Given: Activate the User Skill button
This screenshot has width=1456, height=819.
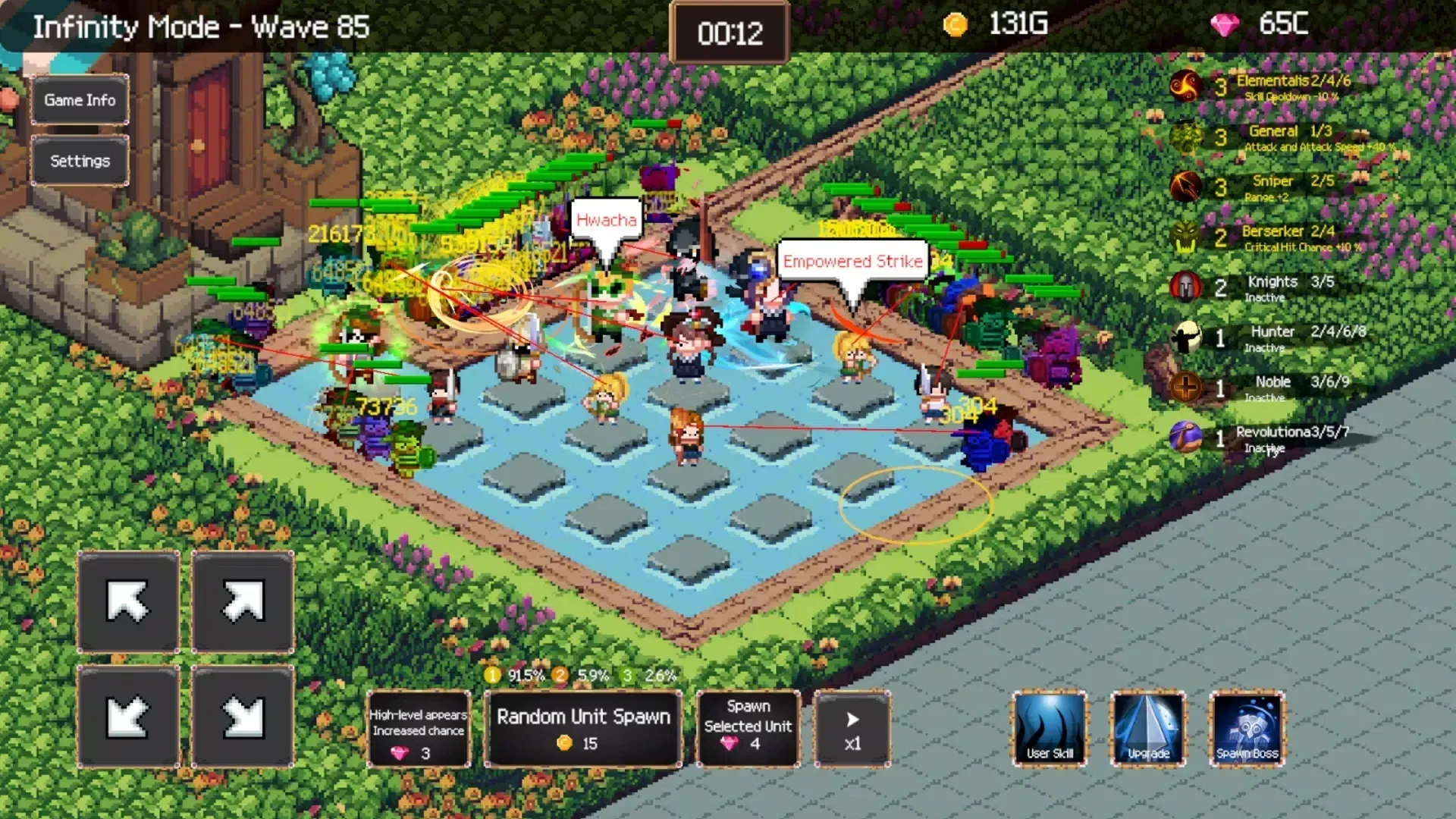Looking at the screenshot, I should pyautogui.click(x=1050, y=730).
